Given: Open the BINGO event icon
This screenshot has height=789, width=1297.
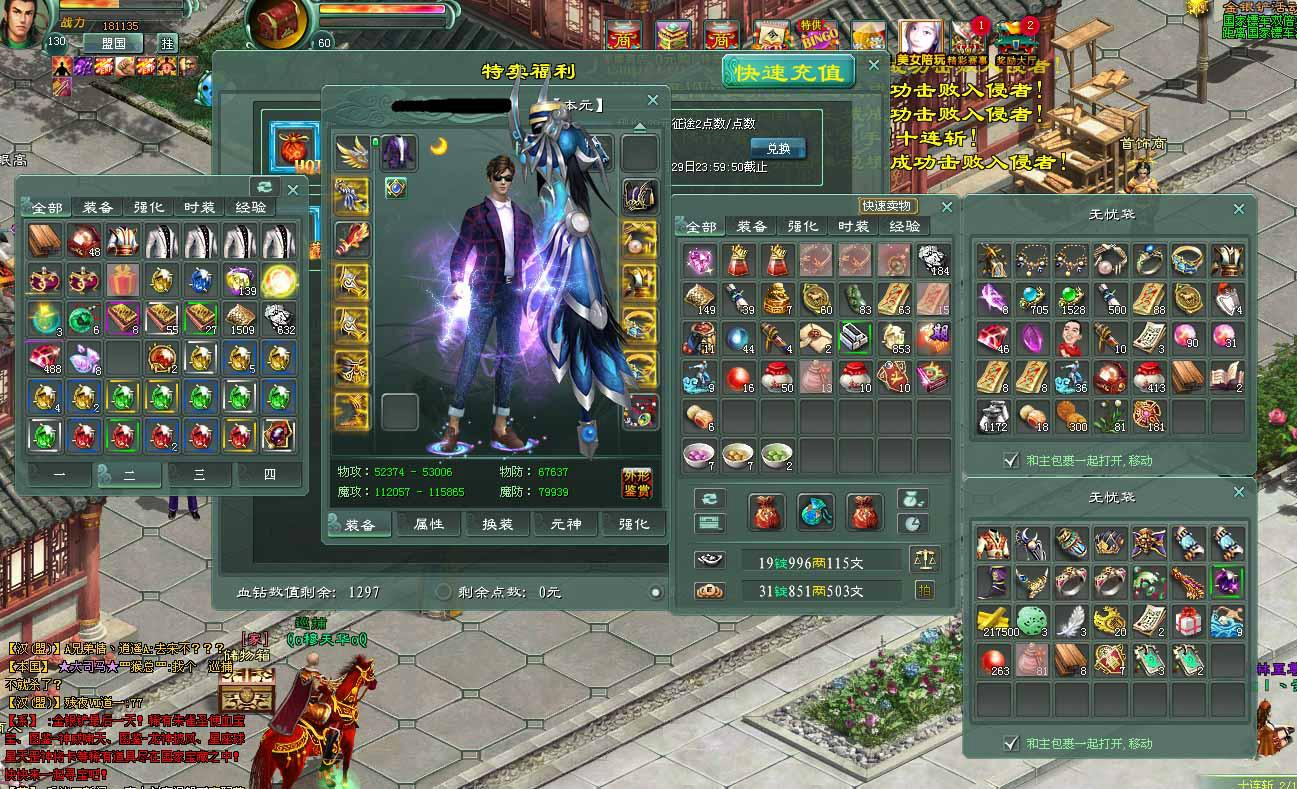Looking at the screenshot, I should click(x=817, y=36).
